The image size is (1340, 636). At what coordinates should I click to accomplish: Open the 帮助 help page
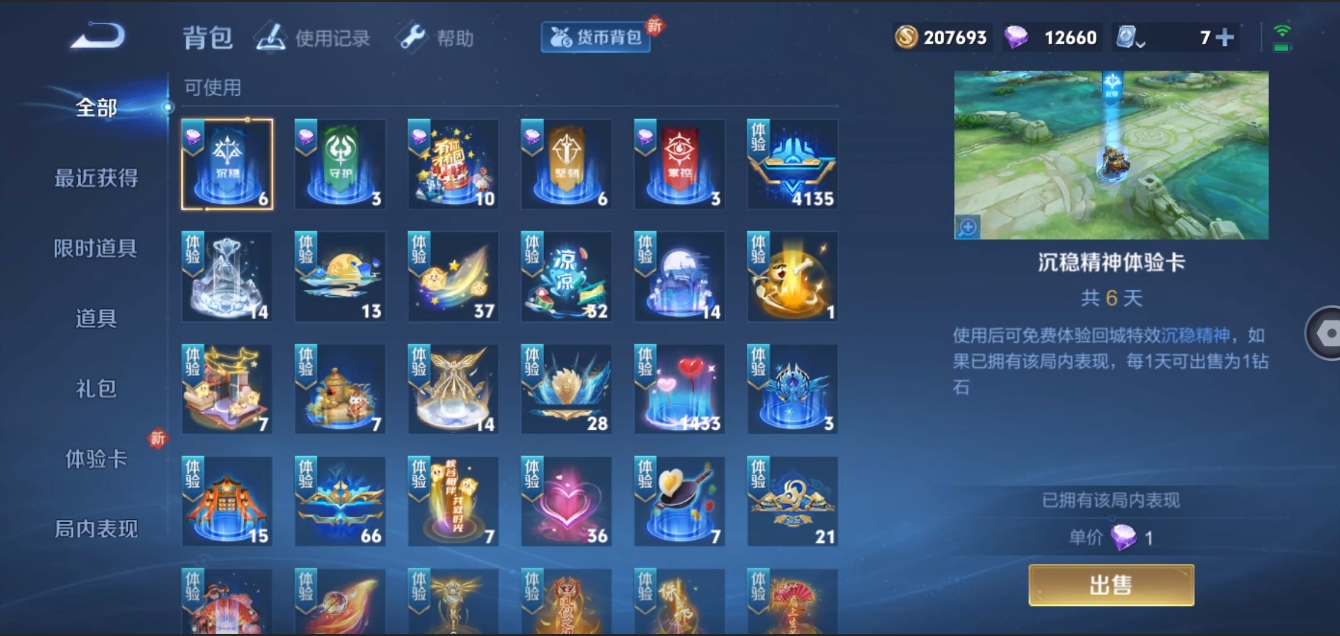click(x=435, y=38)
